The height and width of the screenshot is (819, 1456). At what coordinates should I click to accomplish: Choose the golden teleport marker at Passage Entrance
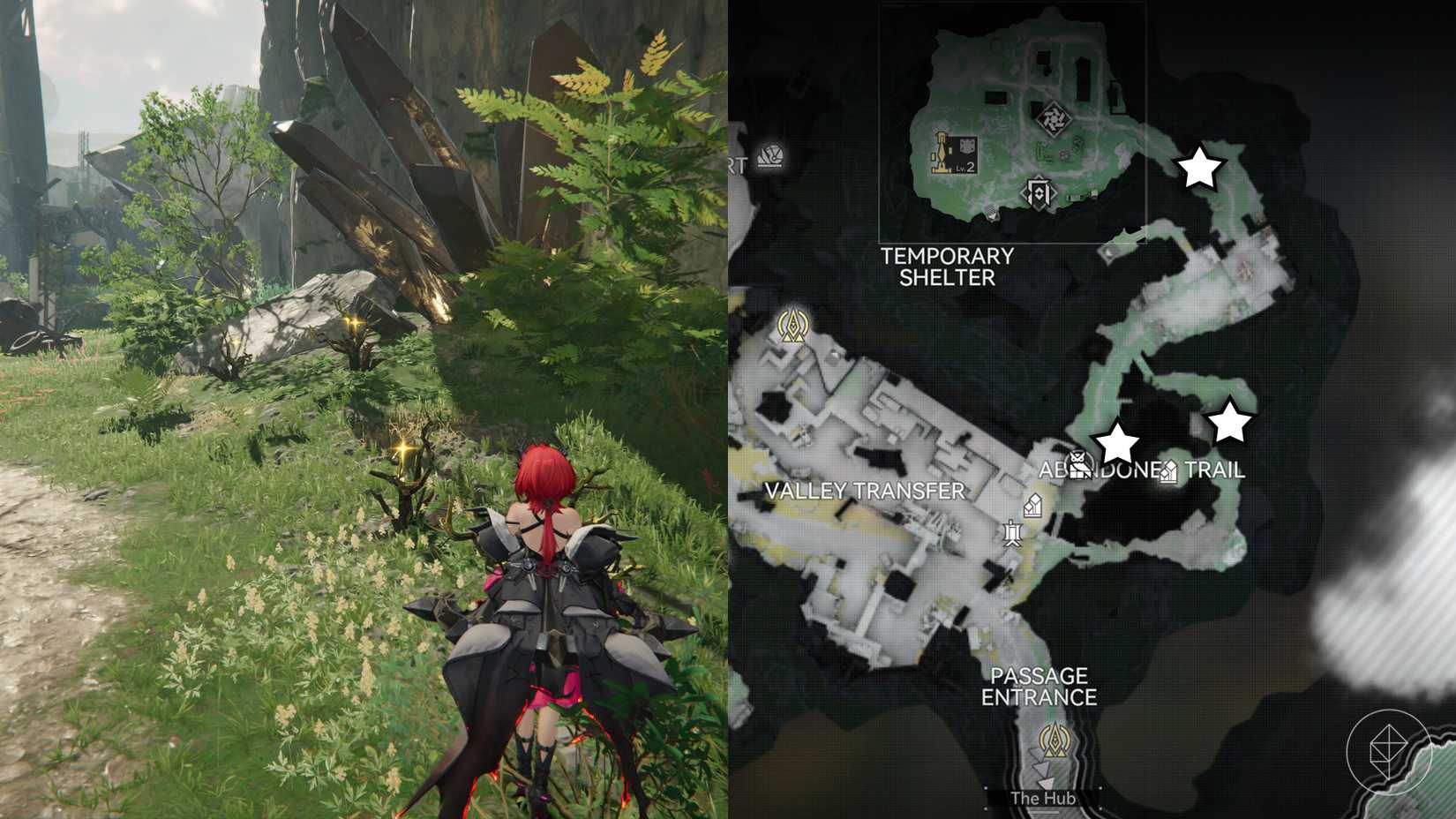pos(1053,738)
